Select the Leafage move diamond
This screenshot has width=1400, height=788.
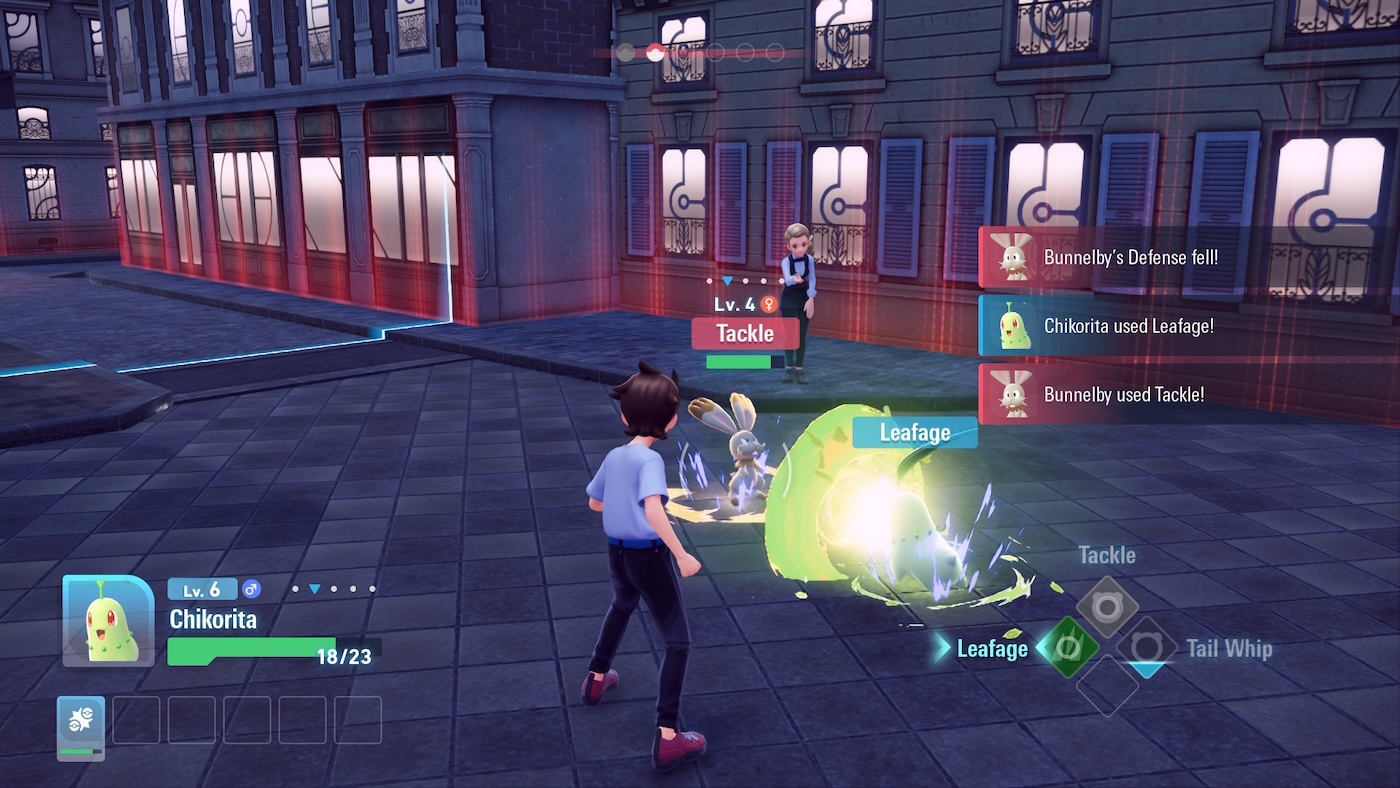1068,647
